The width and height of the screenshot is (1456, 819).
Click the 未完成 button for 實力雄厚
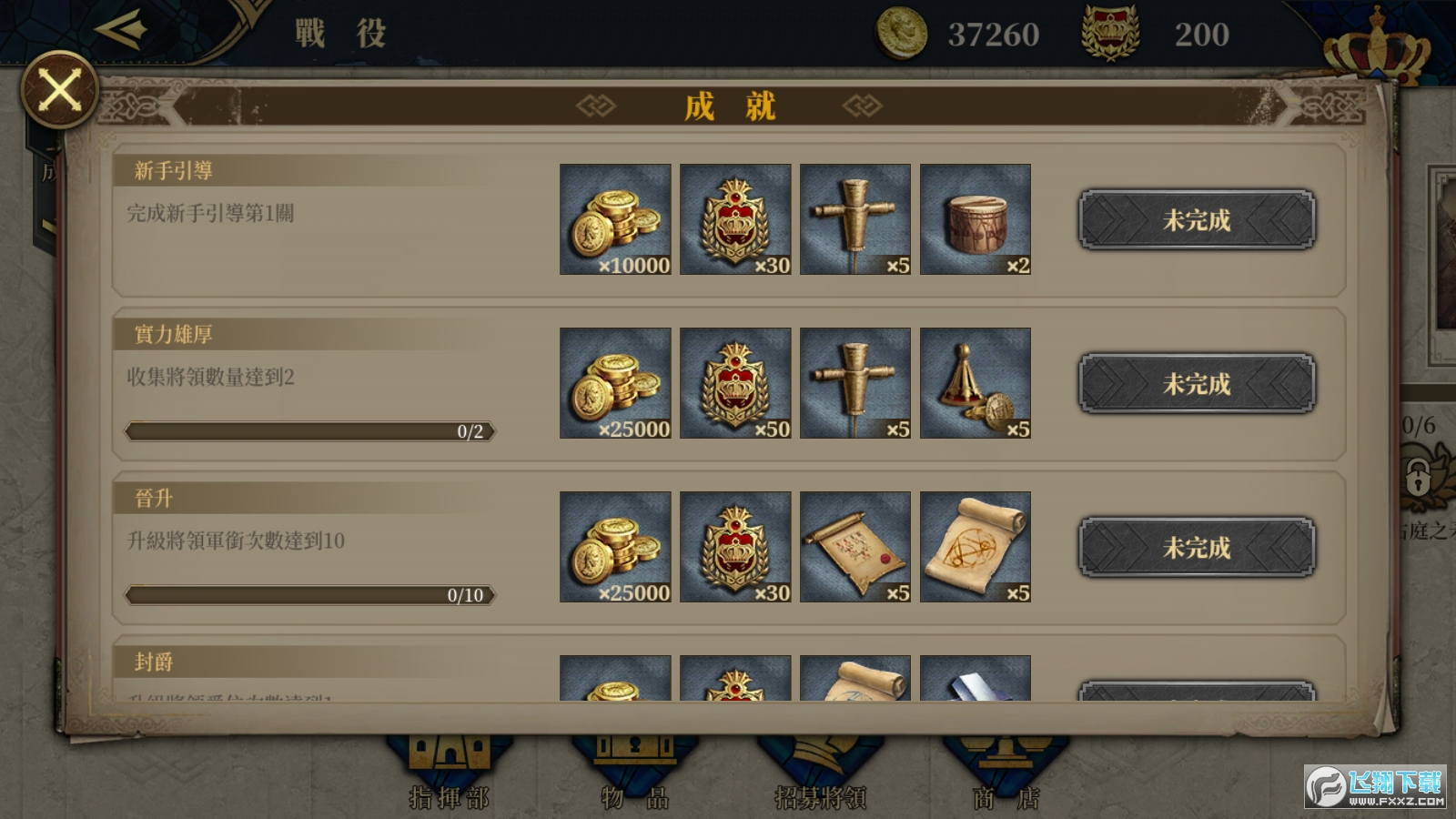[1196, 383]
